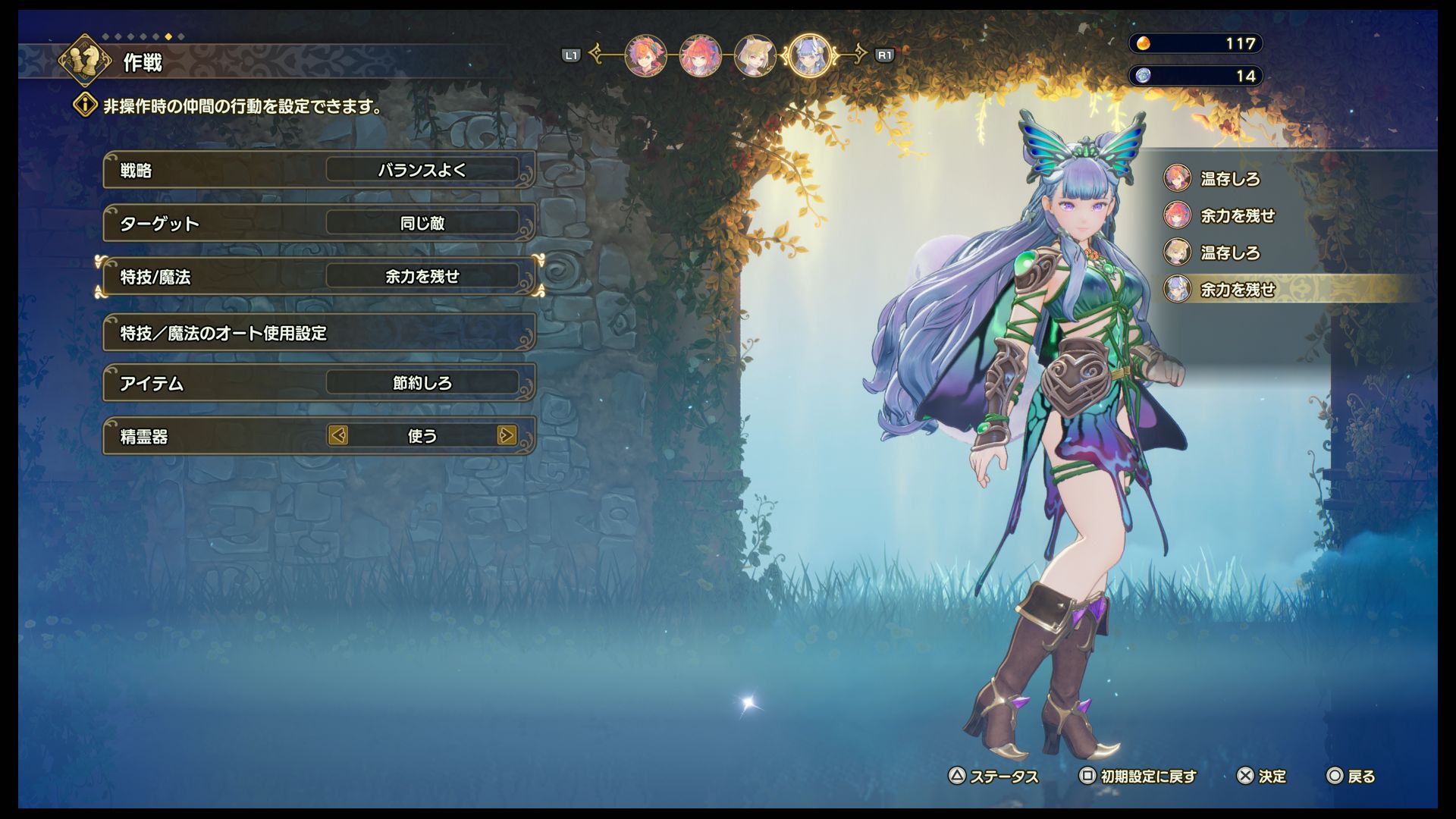Switch to the red-haired character portrait
The width and height of the screenshot is (1456, 819).
[x=700, y=55]
